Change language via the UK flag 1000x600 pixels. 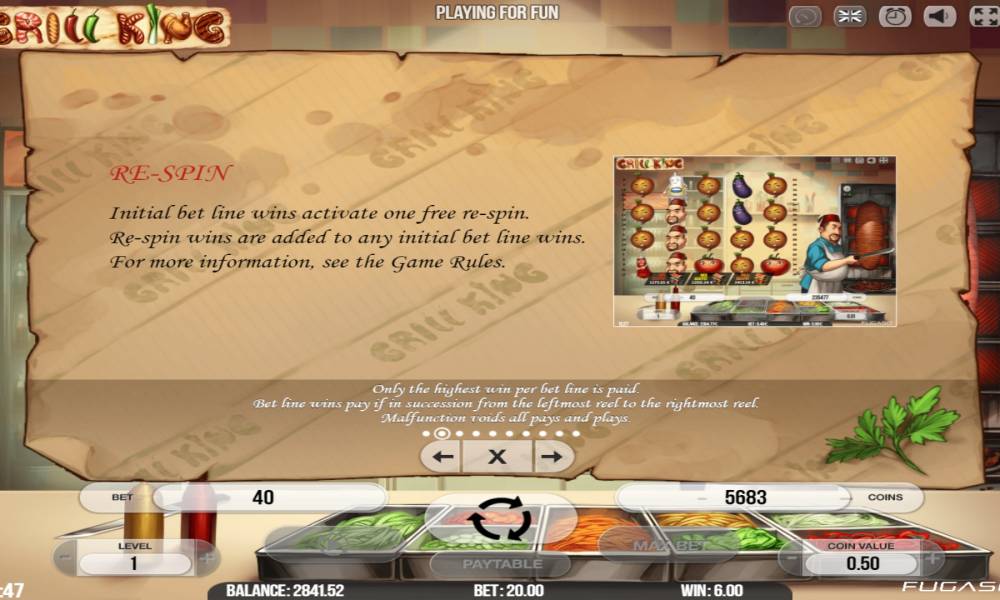[x=850, y=17]
